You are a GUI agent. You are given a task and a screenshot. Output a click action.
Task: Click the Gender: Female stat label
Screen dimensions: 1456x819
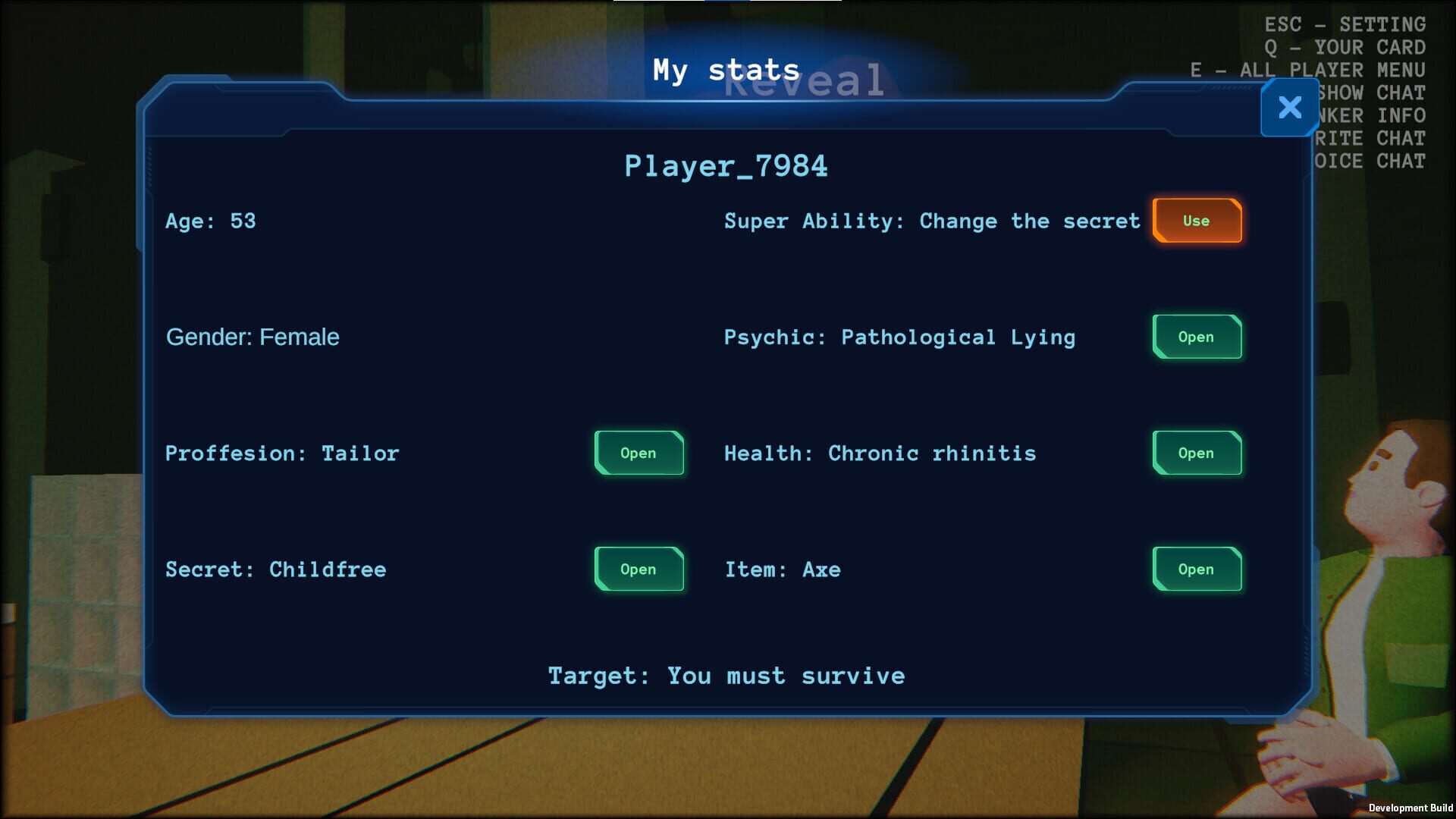[x=252, y=337]
